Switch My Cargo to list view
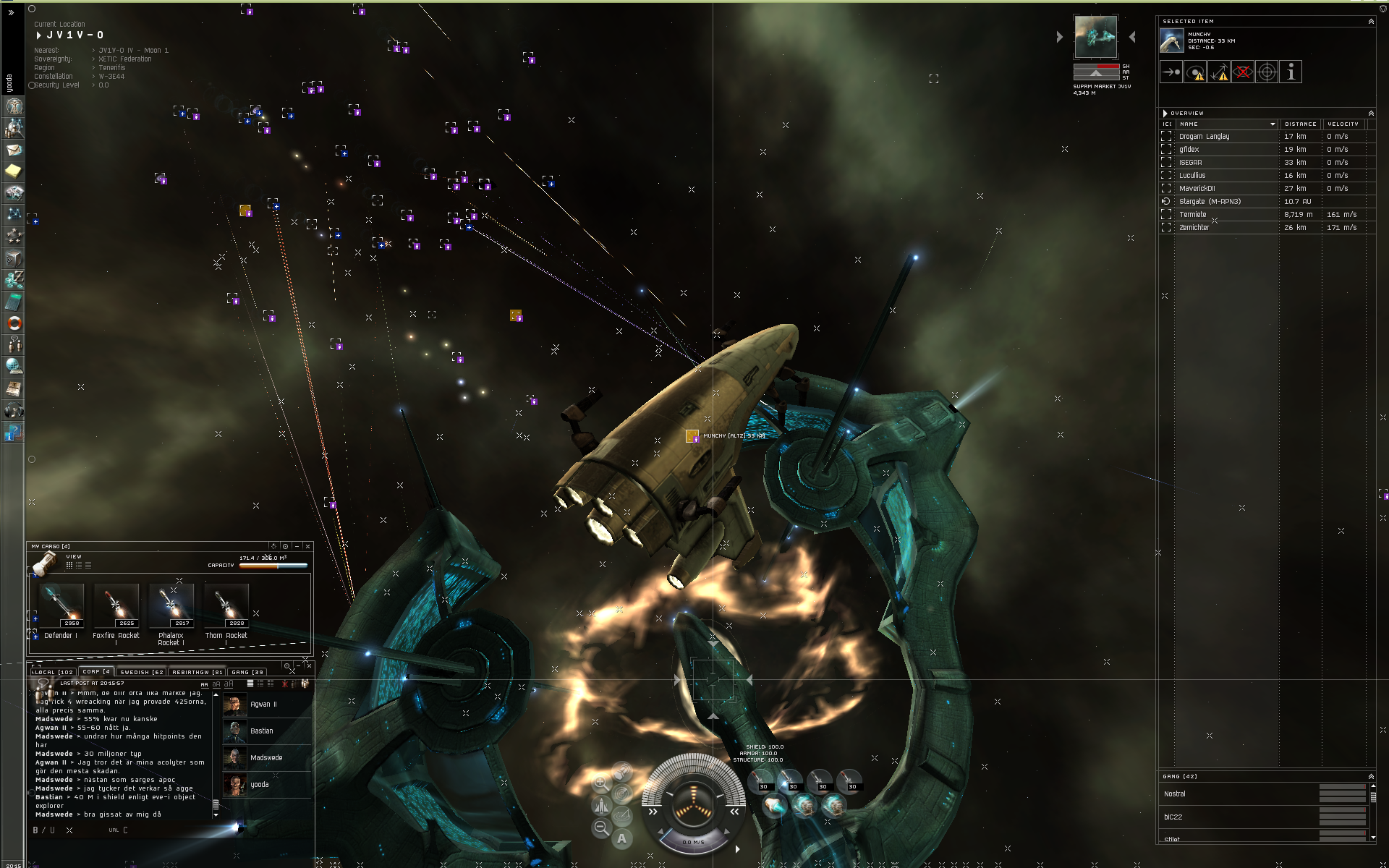The image size is (1389, 868). click(80, 566)
